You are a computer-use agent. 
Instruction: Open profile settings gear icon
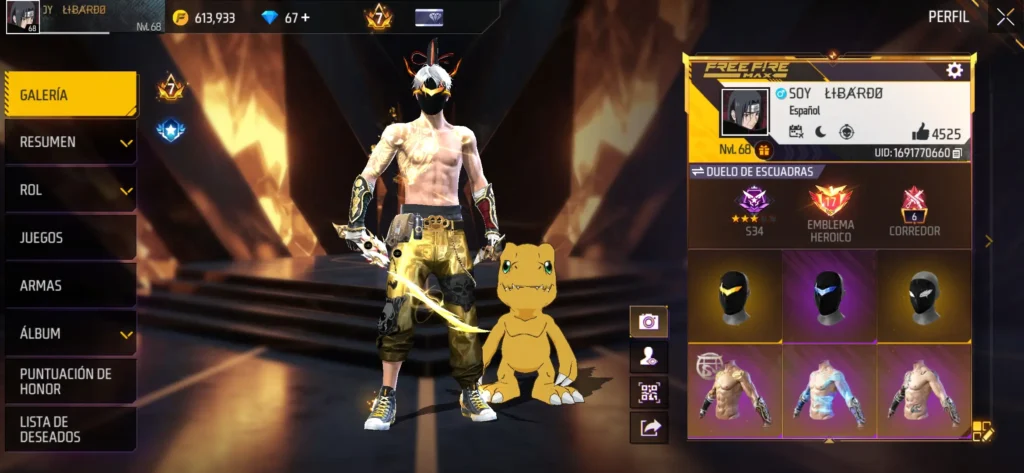click(x=954, y=70)
